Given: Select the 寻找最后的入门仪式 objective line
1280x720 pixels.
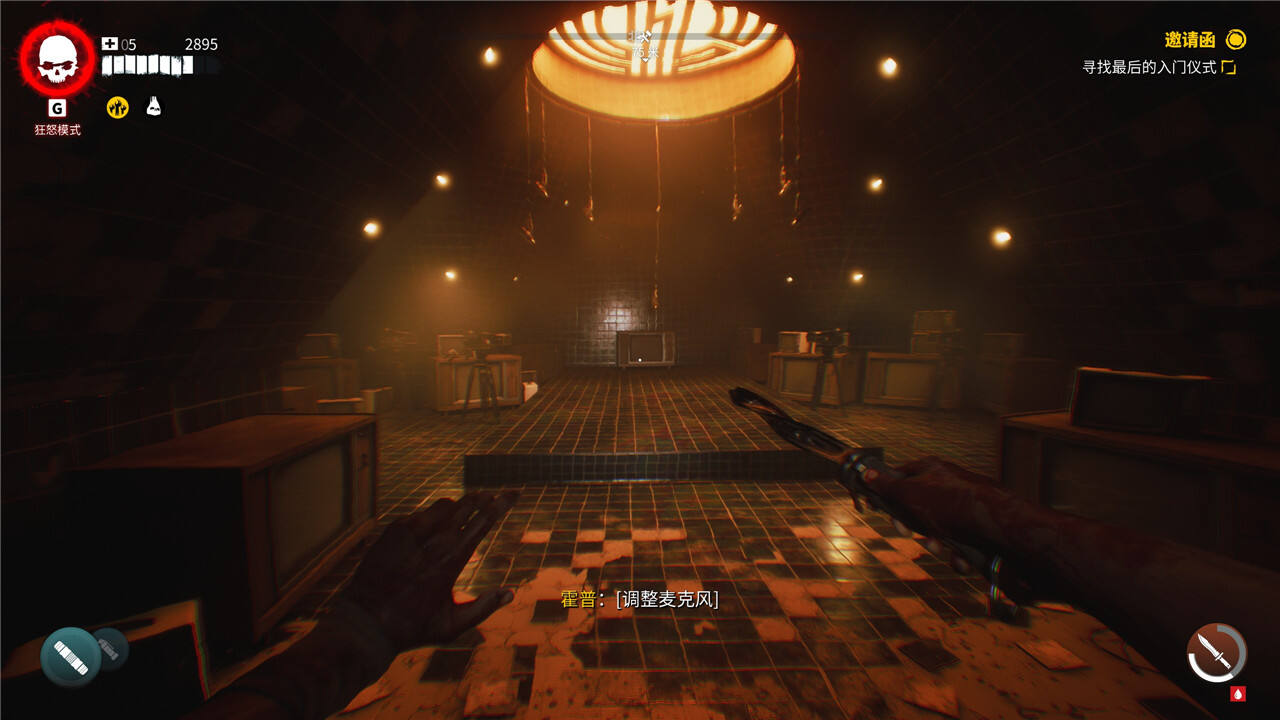Looking at the screenshot, I should click(x=1152, y=67).
